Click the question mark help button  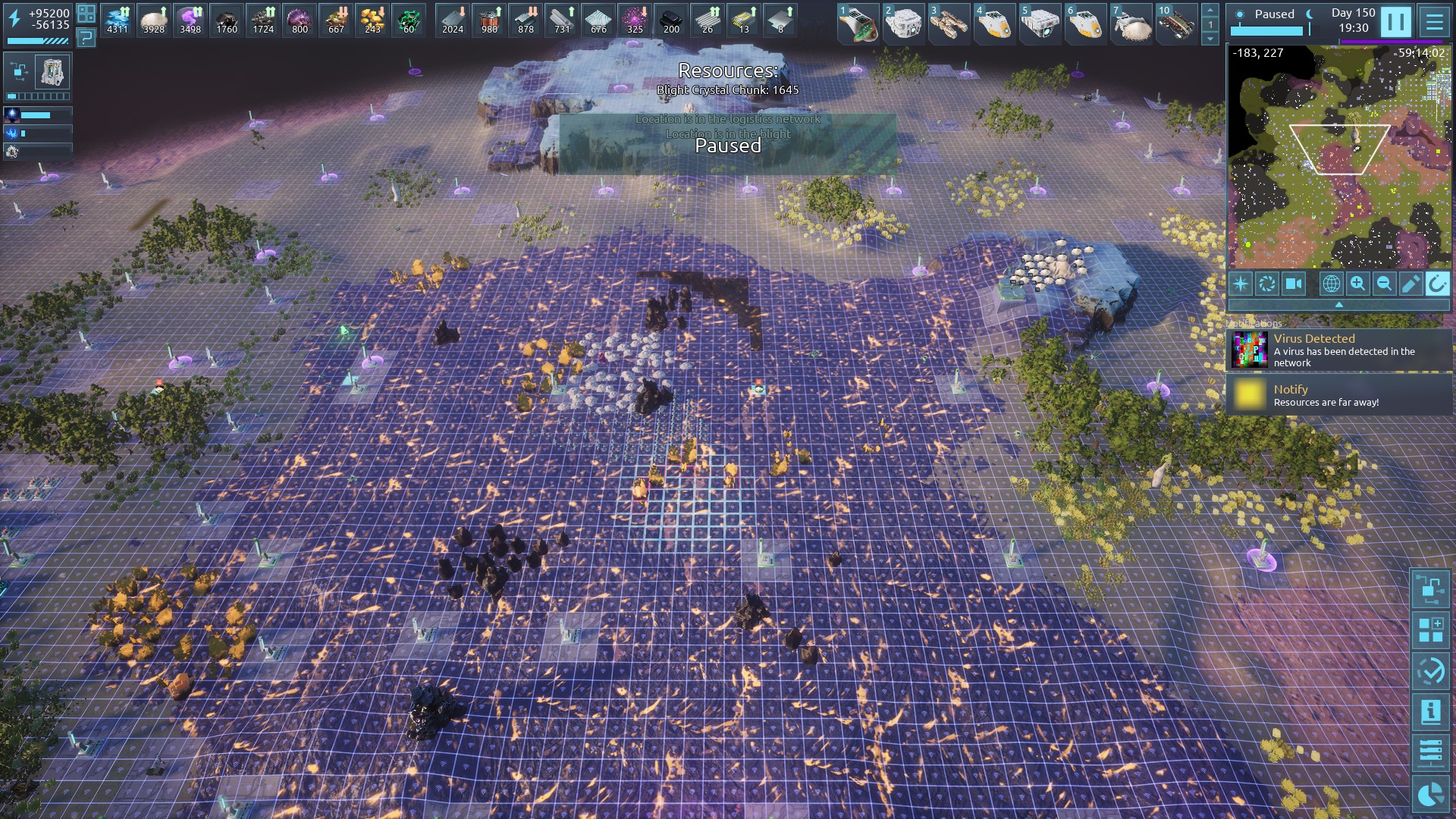coord(86,36)
